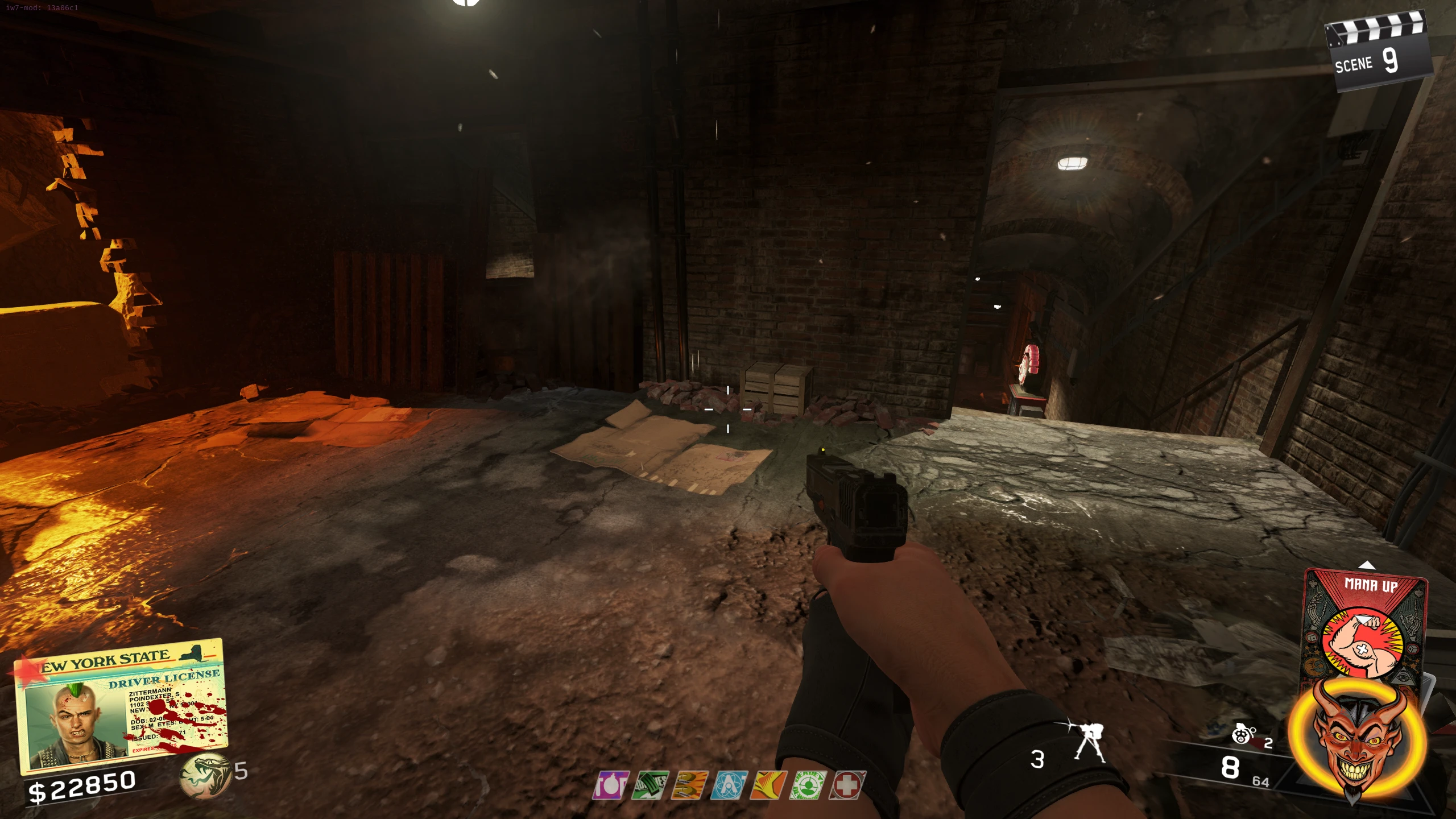
Task: Choose the orange twin-bullets perk icon
Action: 689,785
